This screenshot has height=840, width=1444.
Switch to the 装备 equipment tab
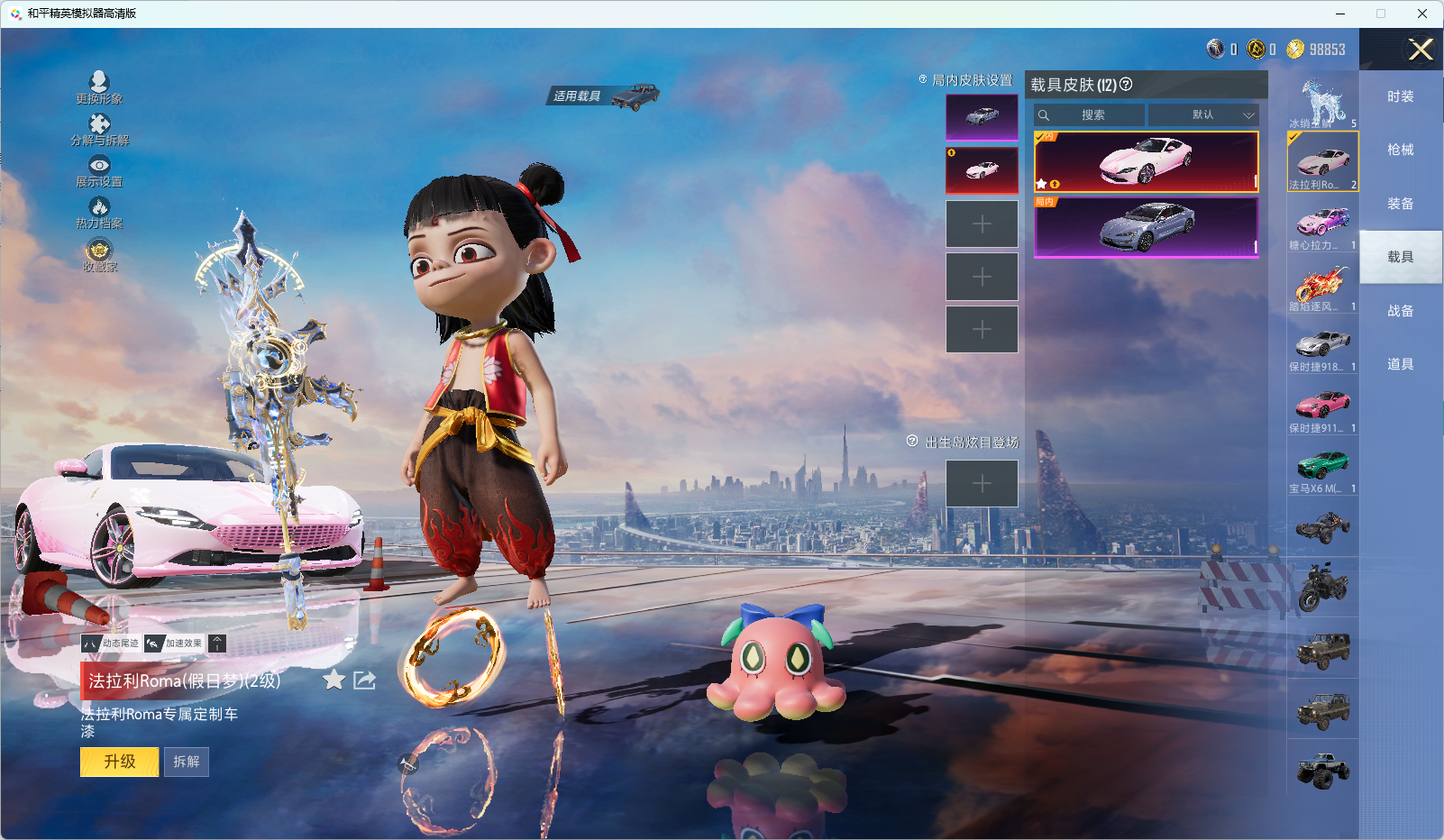click(x=1400, y=204)
